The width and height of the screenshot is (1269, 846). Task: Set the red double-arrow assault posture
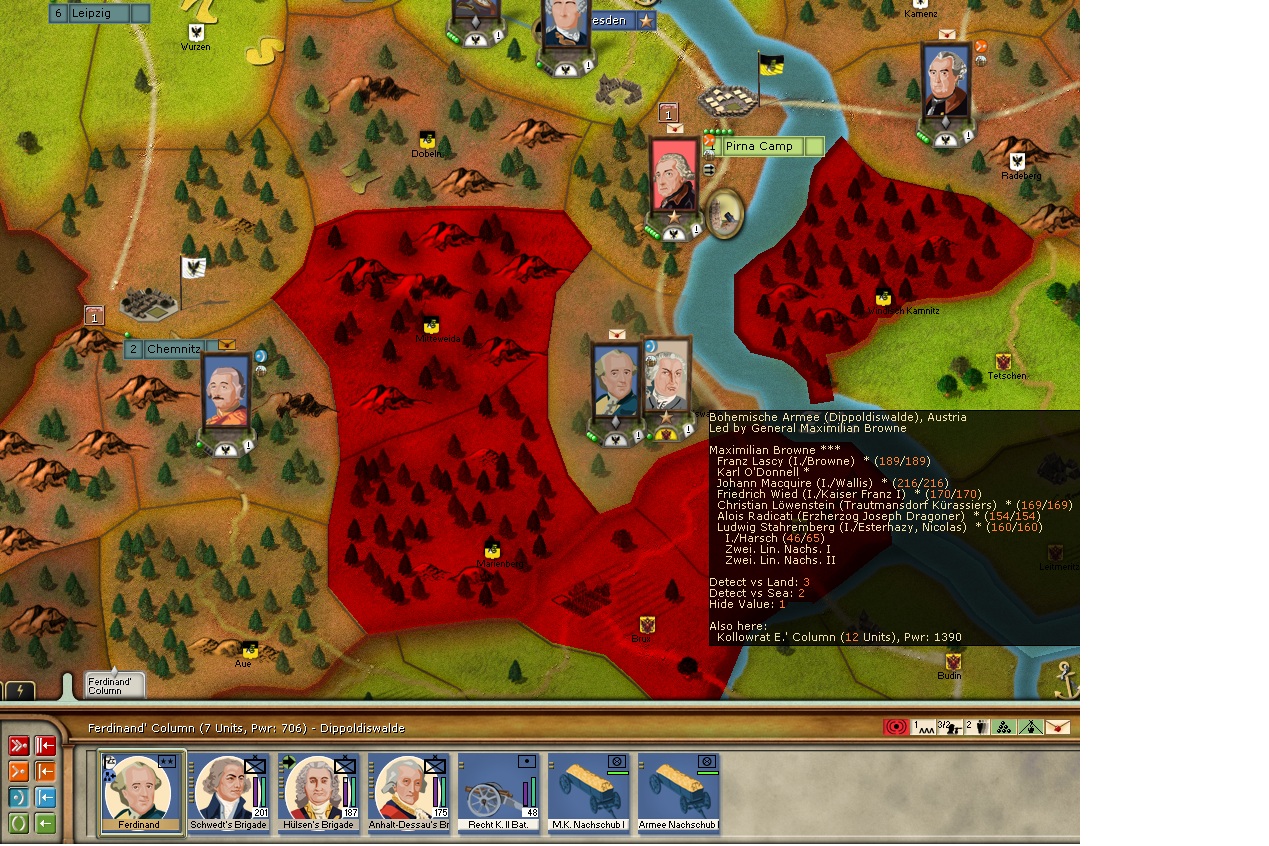pyautogui.click(x=19, y=746)
